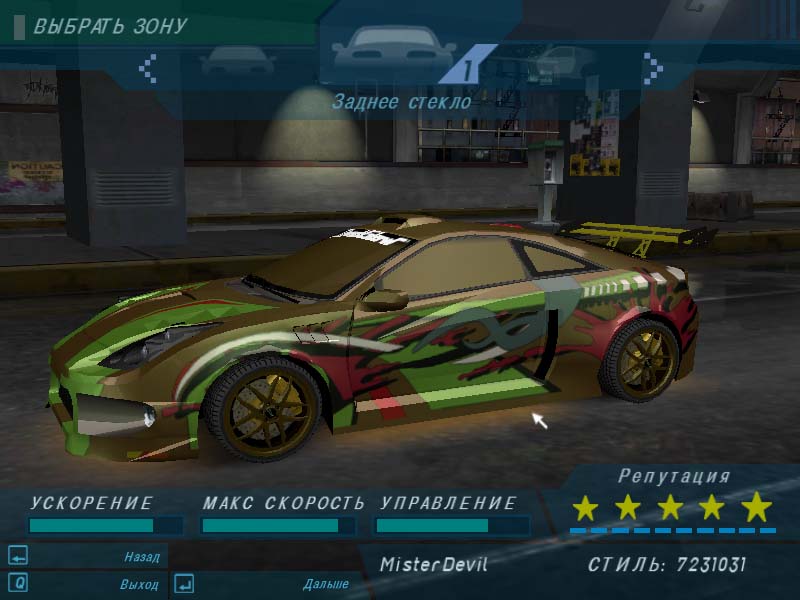The width and height of the screenshot is (800, 600).
Task: Continue with the Дальше button
Action: (x=325, y=584)
